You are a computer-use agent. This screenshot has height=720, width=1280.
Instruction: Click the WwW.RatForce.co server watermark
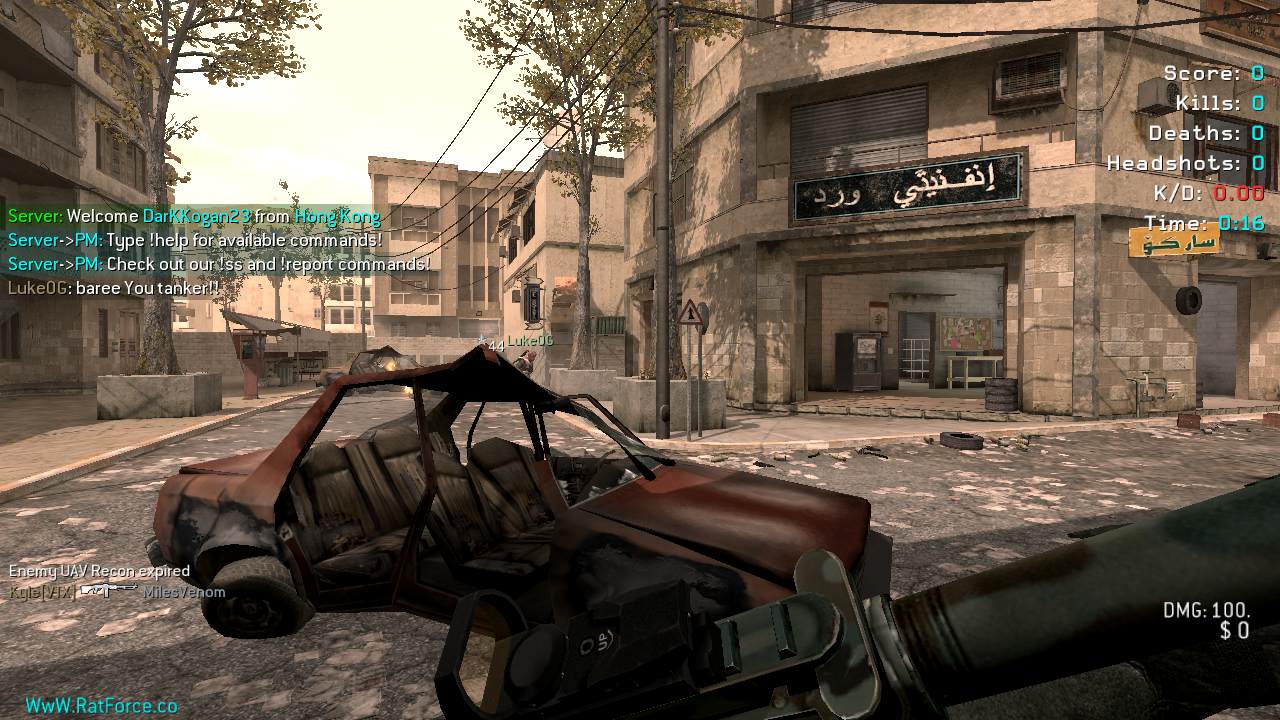(101, 706)
